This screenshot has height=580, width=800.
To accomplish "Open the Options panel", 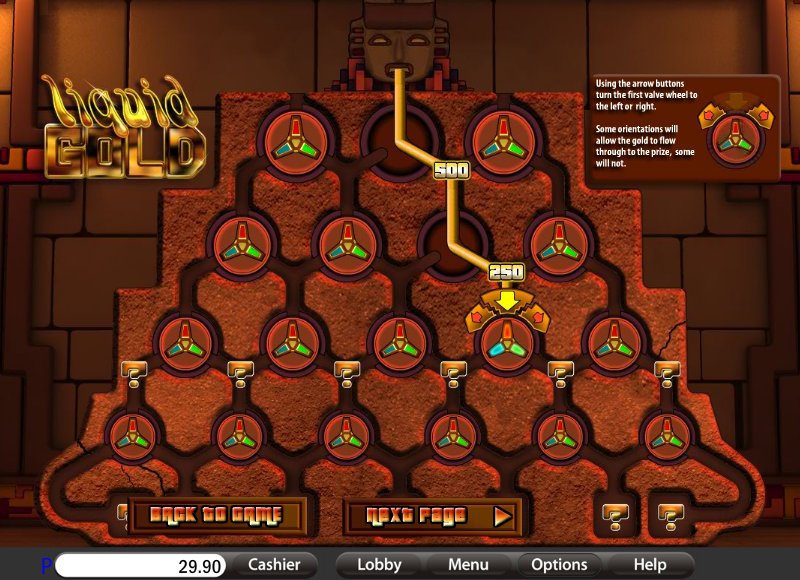I will tap(559, 565).
